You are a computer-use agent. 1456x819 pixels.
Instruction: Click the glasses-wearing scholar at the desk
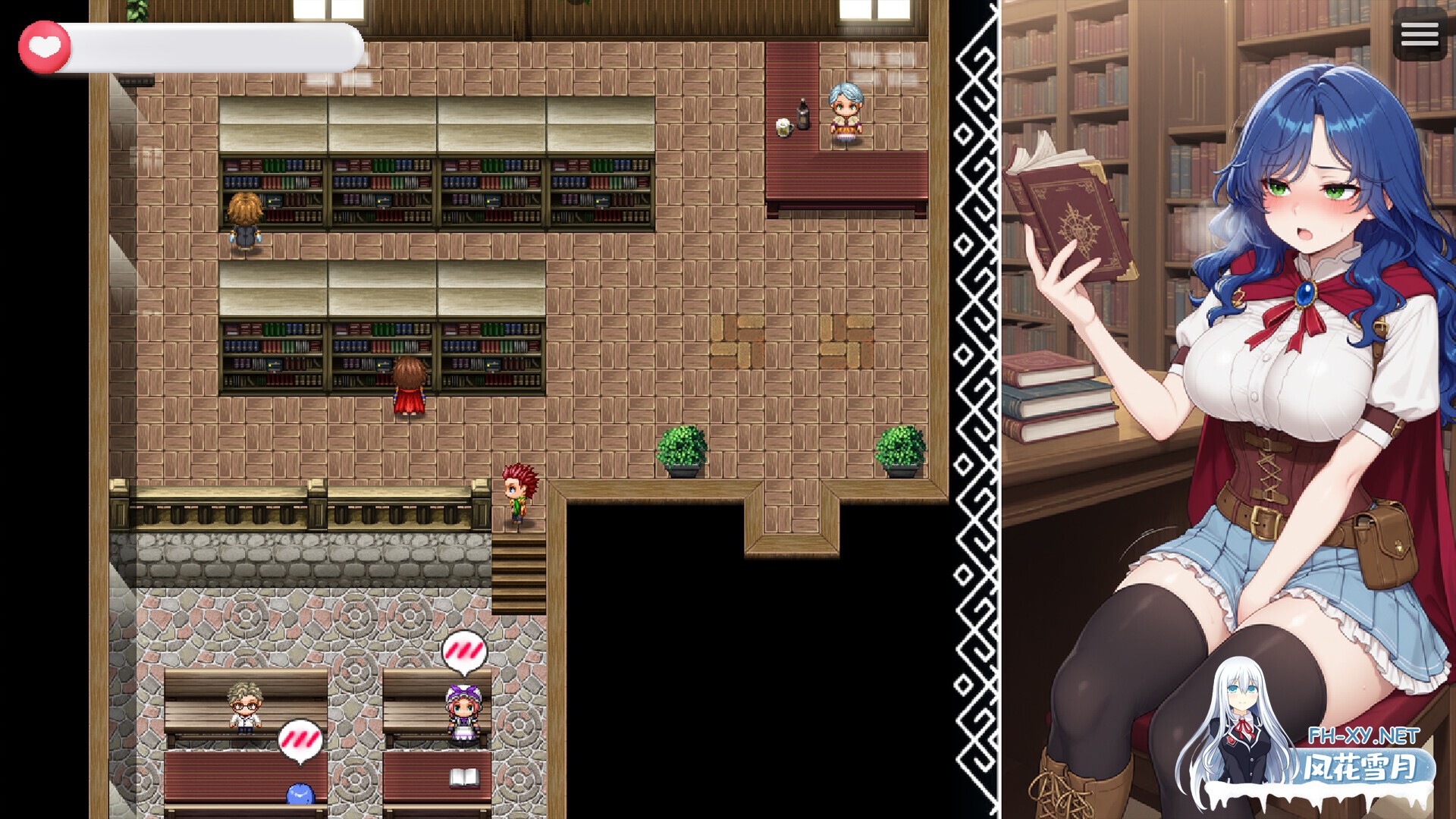point(244,705)
